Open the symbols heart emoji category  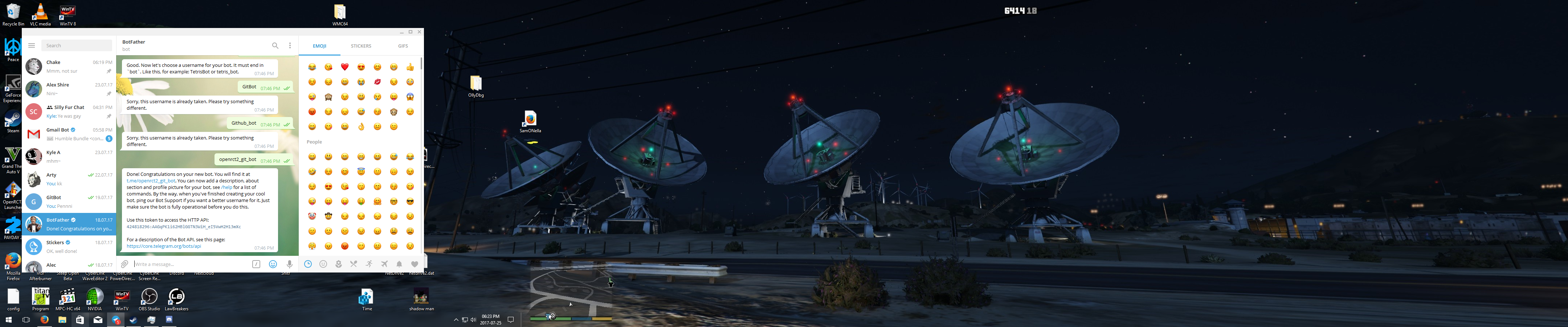pos(415,264)
